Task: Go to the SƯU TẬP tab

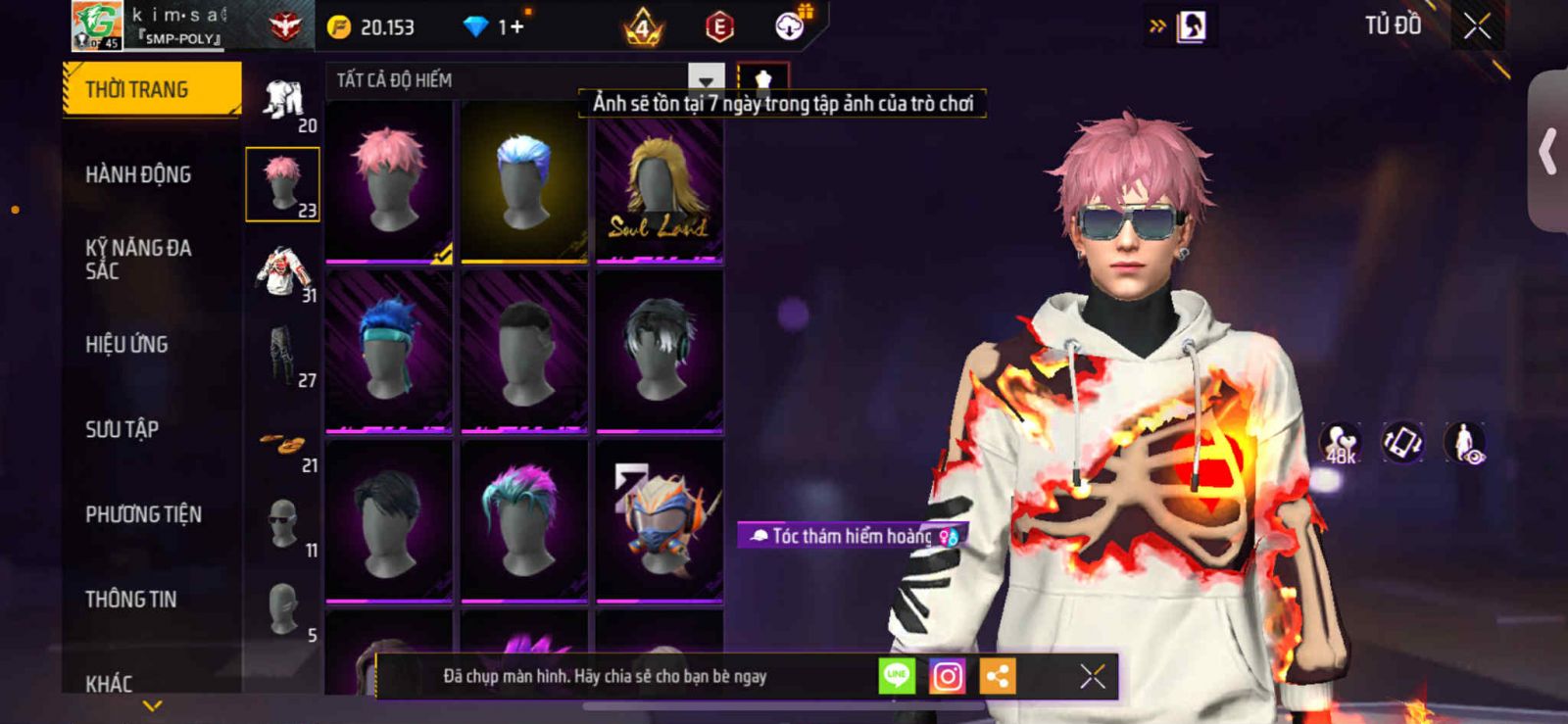Action: [x=122, y=429]
